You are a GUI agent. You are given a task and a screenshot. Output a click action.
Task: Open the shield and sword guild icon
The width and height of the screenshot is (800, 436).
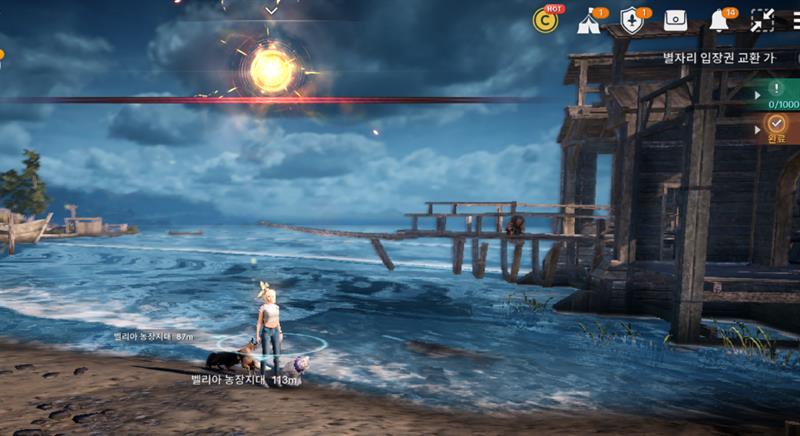click(x=632, y=20)
